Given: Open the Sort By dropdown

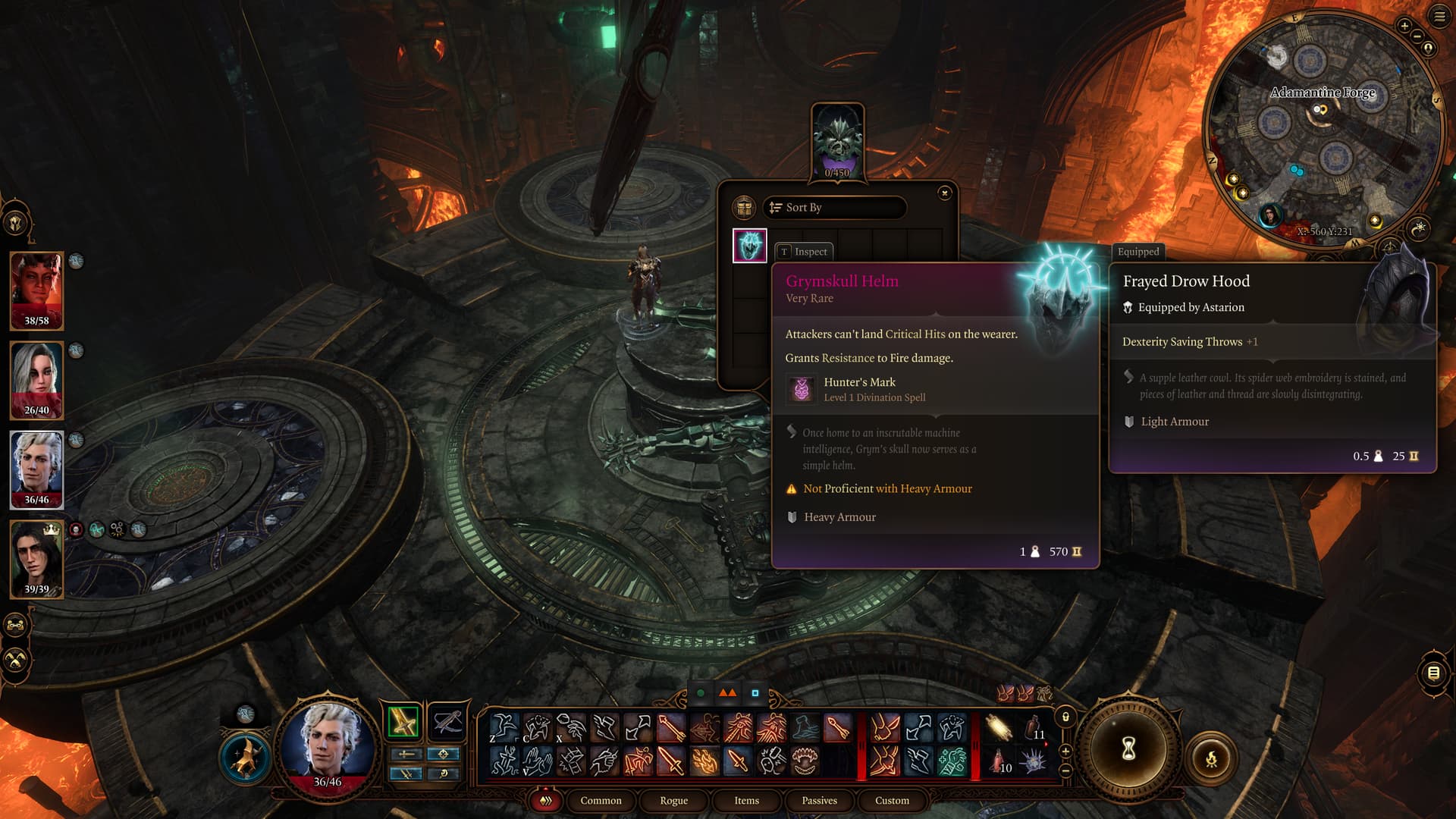Looking at the screenshot, I should (834, 207).
